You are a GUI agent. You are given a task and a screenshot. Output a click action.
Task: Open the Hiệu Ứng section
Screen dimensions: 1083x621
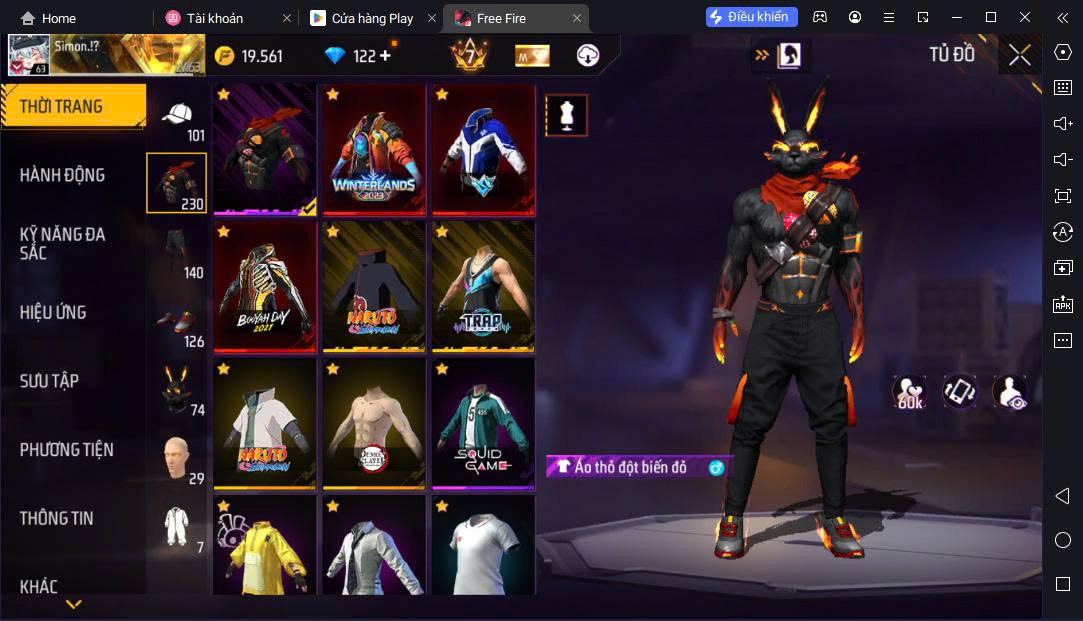click(x=53, y=312)
